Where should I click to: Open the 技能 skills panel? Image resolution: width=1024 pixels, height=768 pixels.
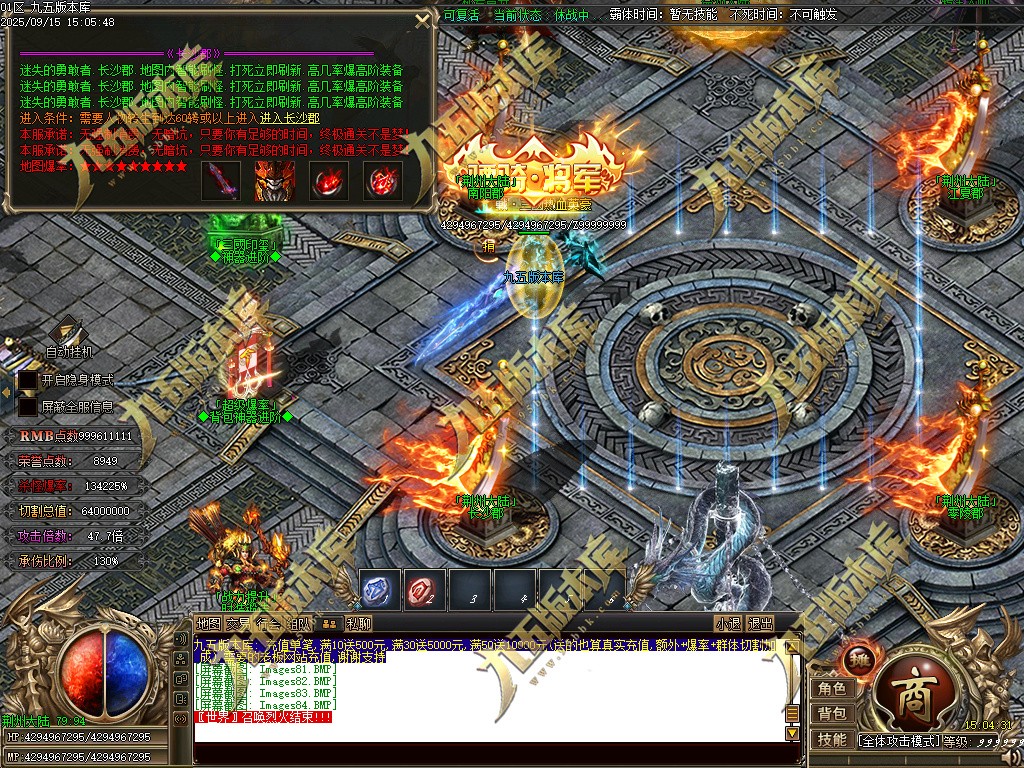point(832,740)
